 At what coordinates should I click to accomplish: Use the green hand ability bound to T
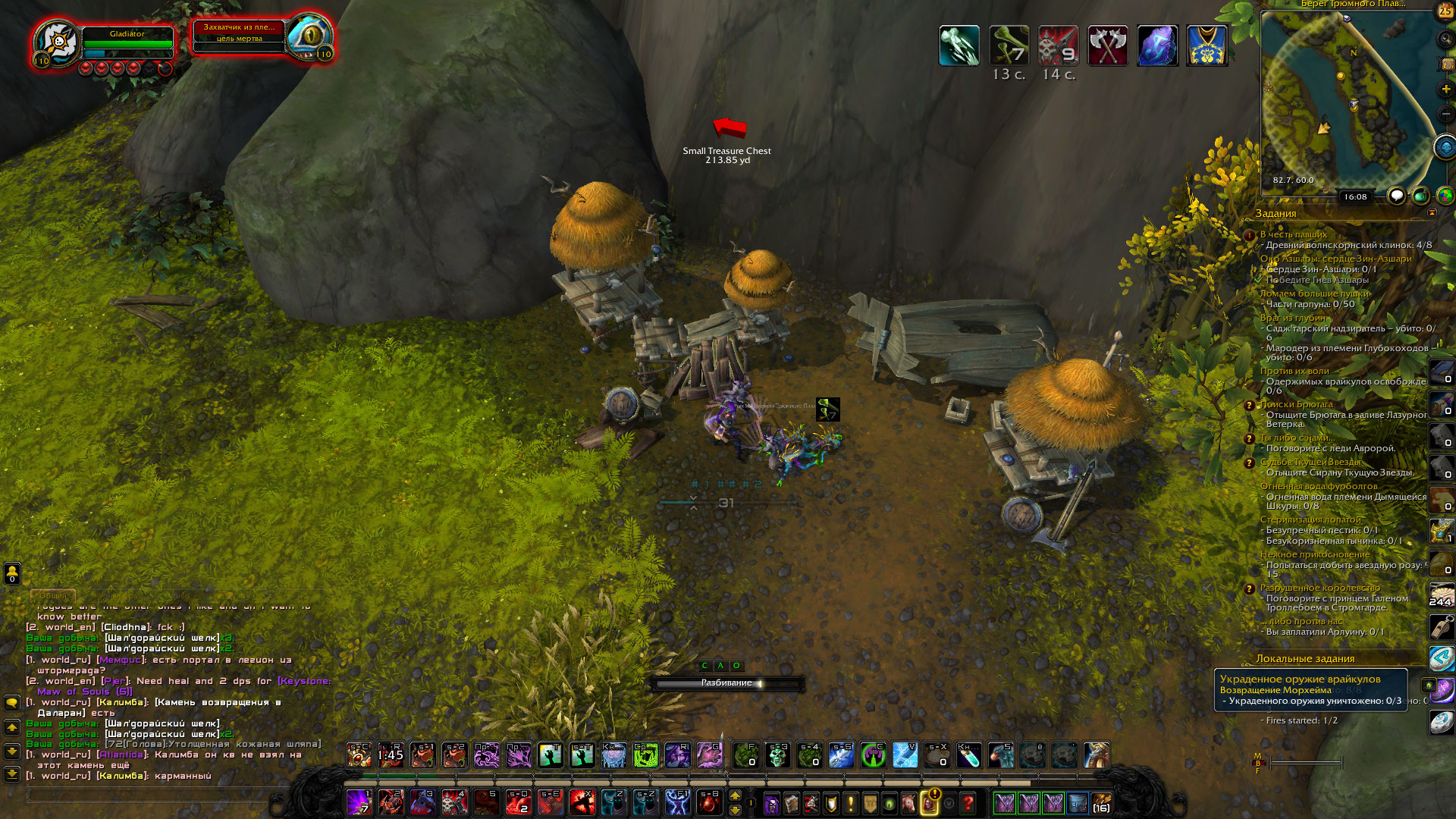click(x=550, y=755)
